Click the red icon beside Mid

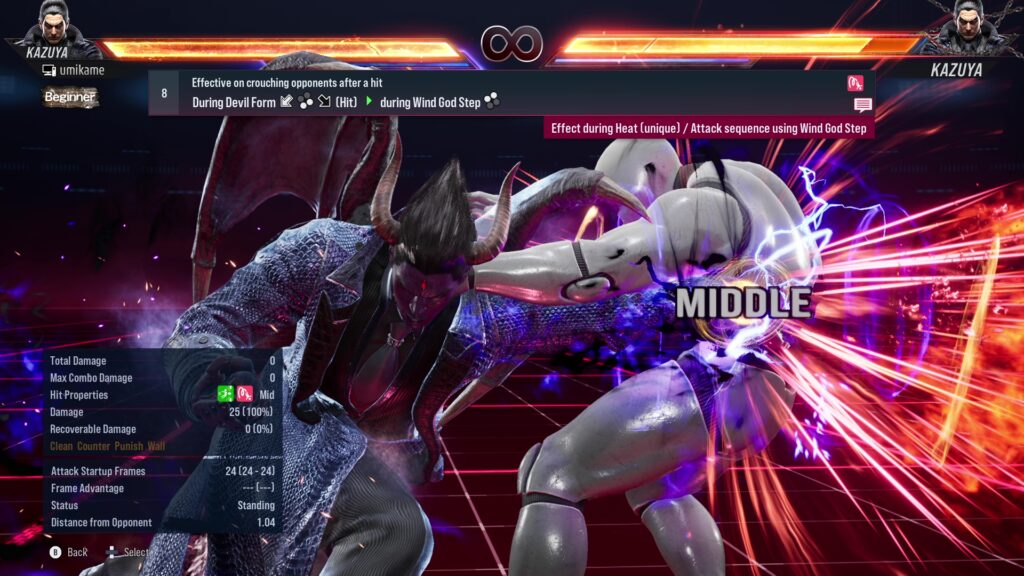tap(245, 395)
